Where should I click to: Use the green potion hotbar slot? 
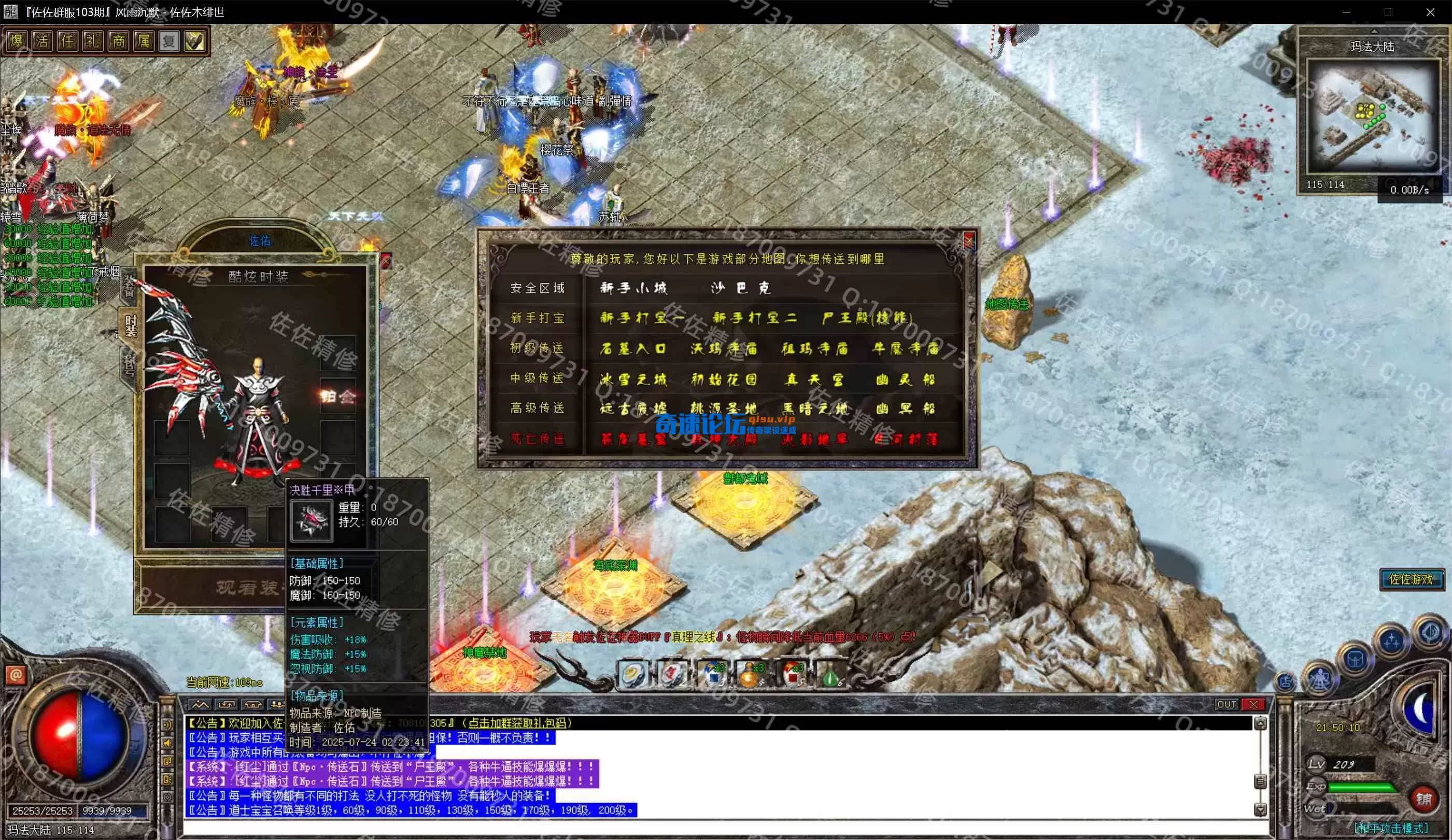[x=830, y=674]
